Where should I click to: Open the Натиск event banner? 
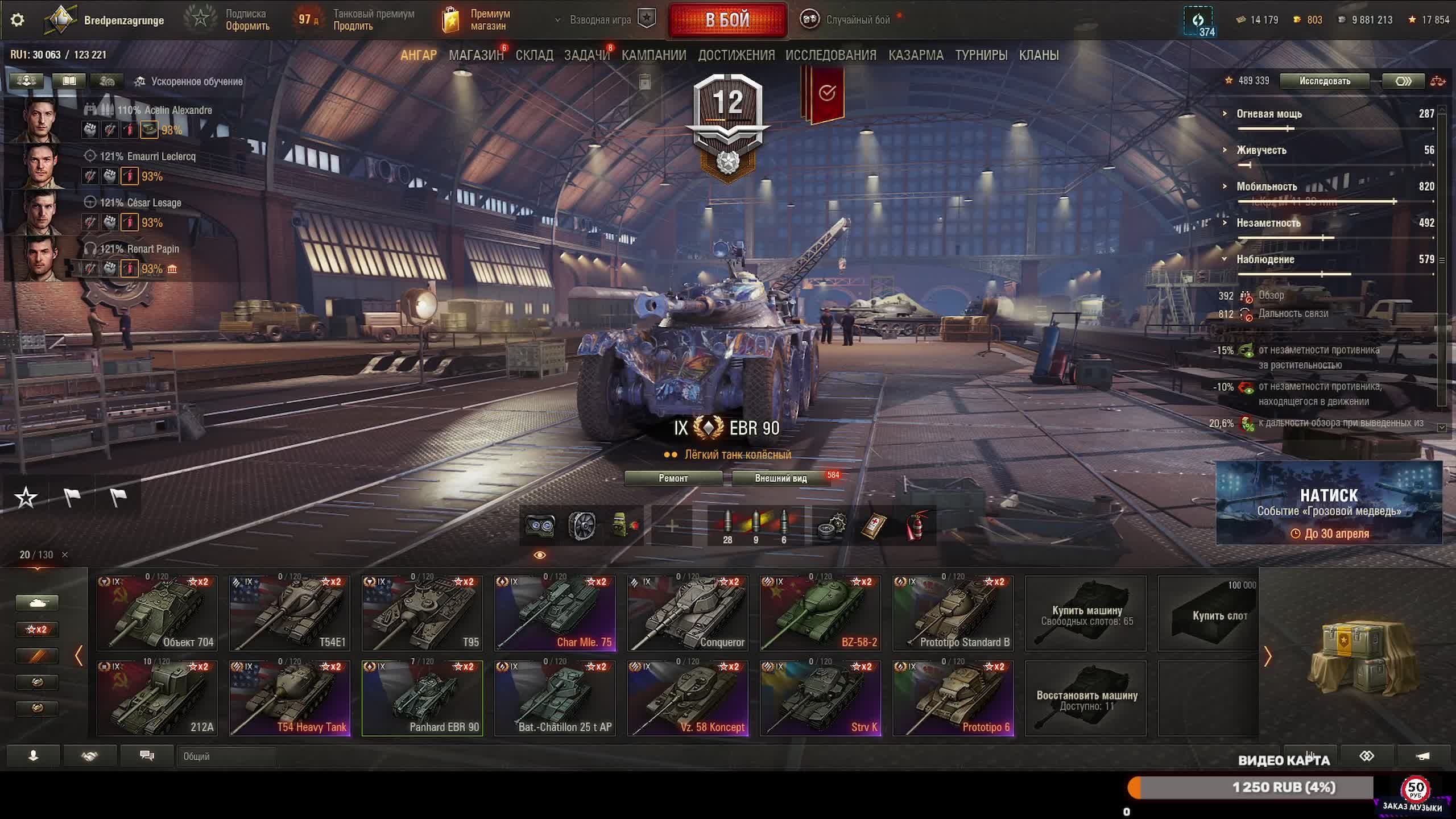click(1329, 503)
